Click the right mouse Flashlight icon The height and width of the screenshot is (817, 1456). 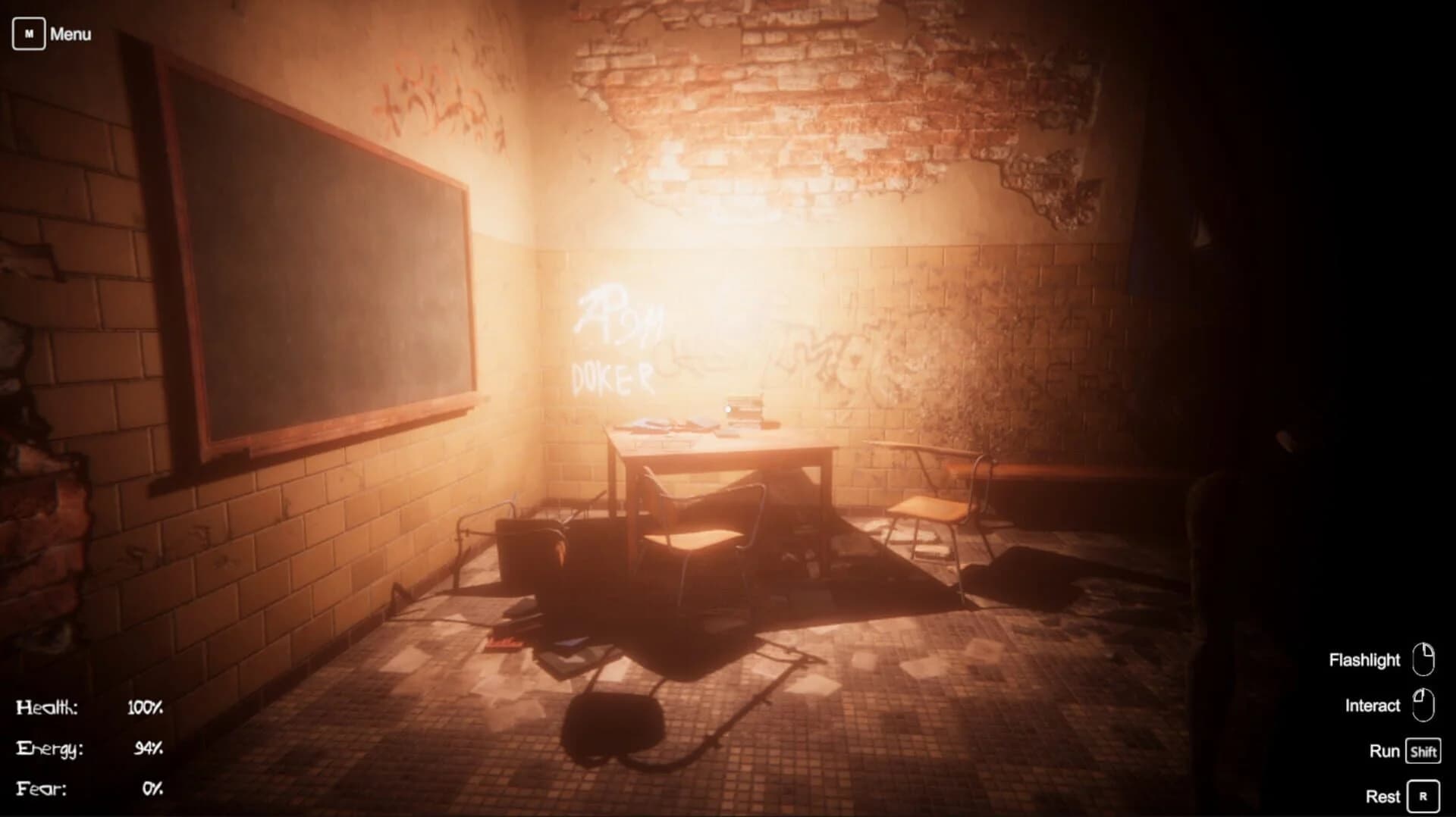click(x=1424, y=659)
